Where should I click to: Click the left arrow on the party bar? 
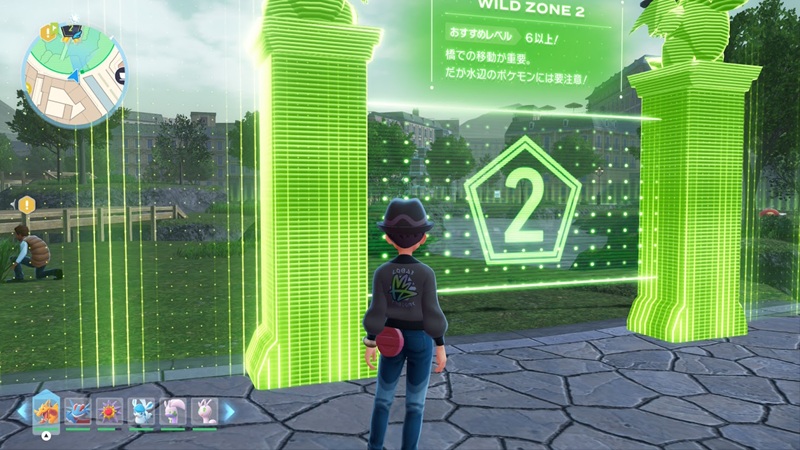(x=20, y=411)
